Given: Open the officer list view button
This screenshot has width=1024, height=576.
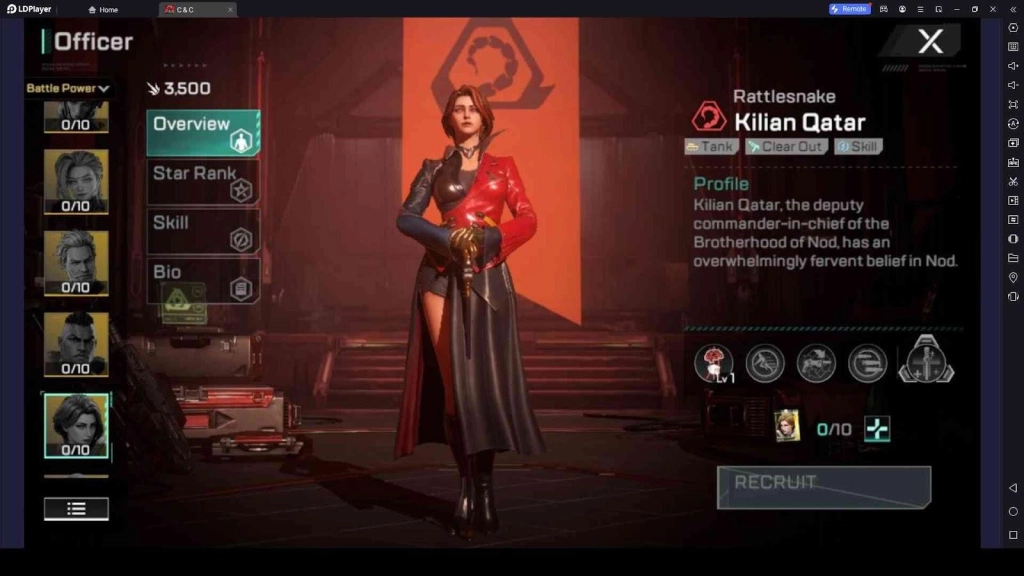Looking at the screenshot, I should click(x=76, y=508).
